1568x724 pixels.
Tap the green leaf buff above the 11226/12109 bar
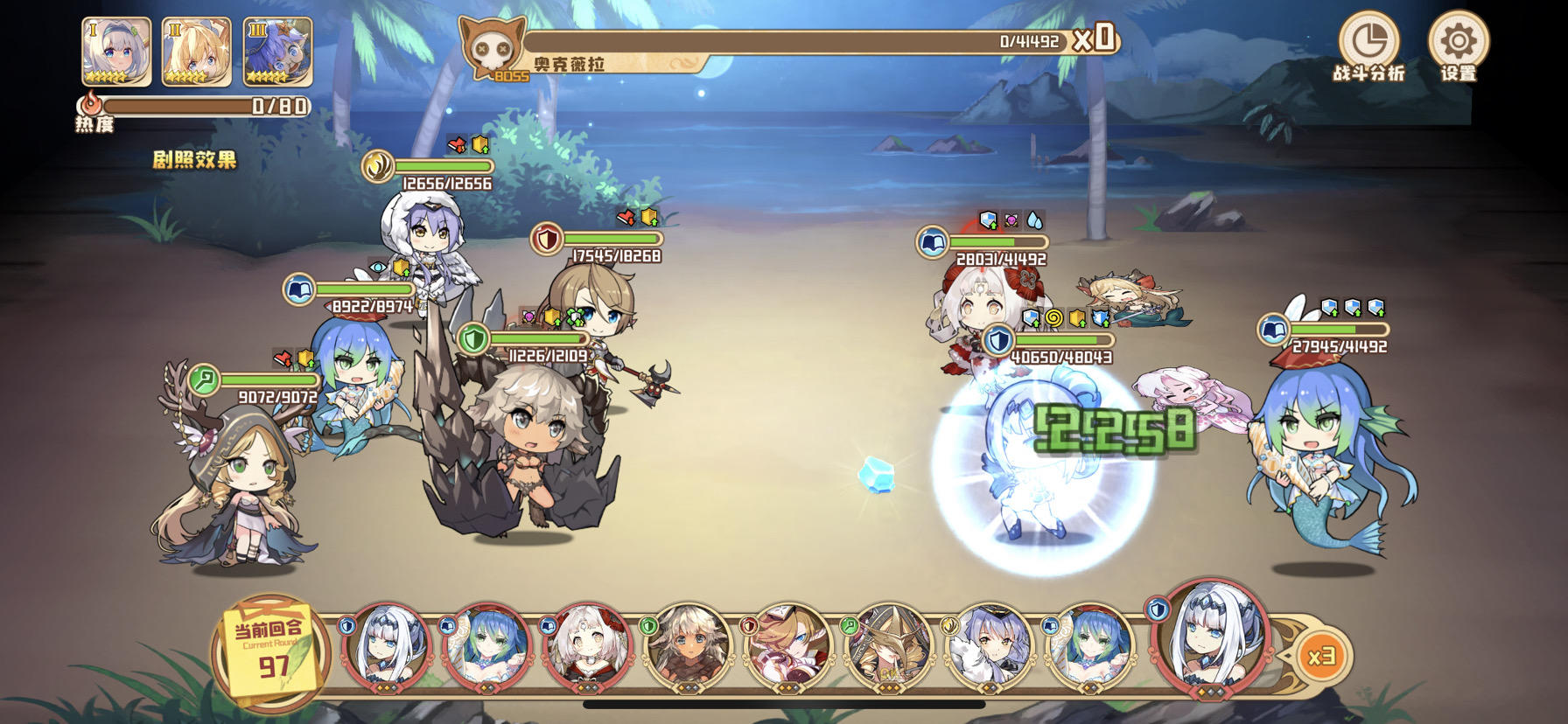[573, 317]
